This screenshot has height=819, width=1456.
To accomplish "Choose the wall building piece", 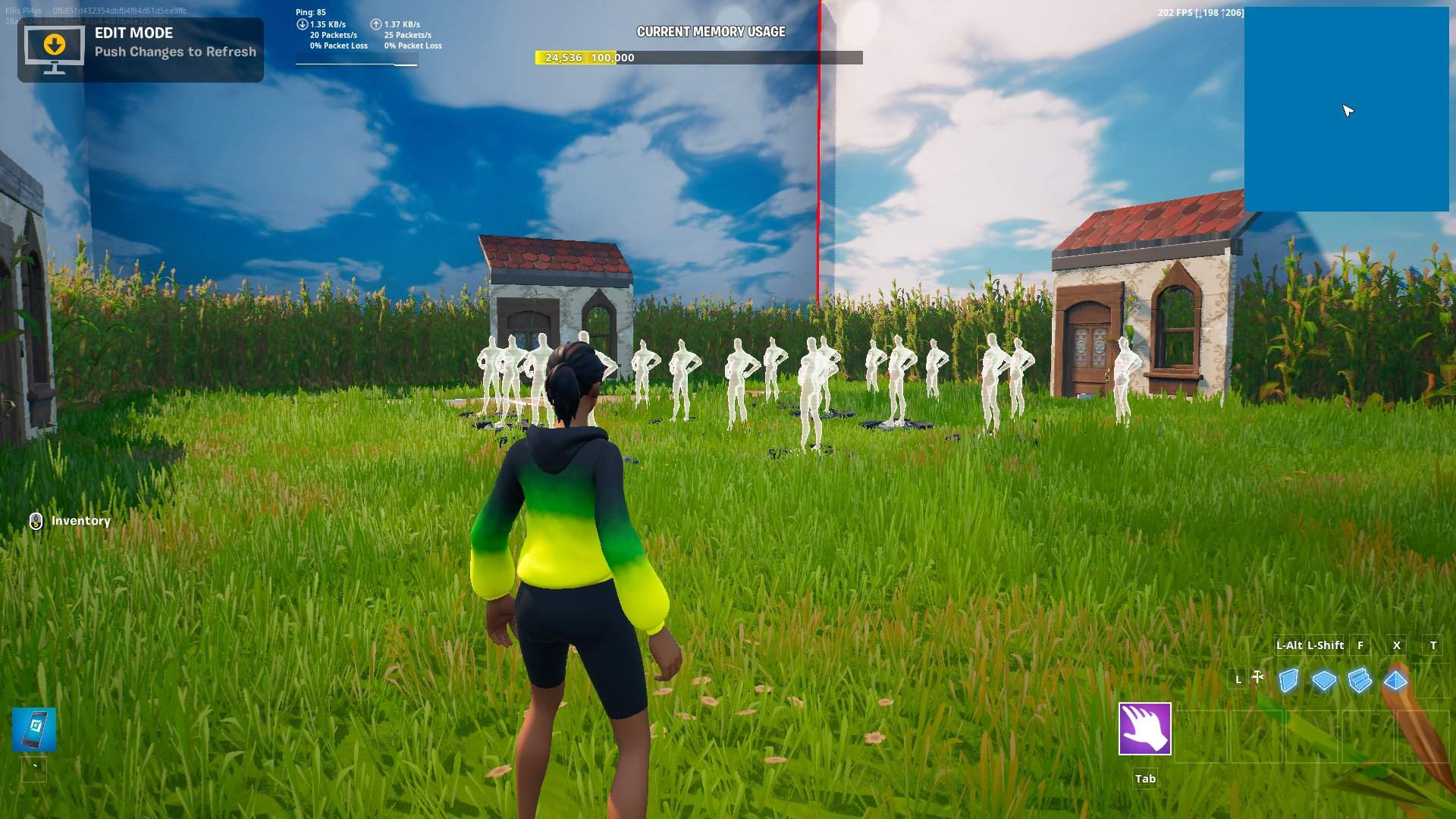I will 1288,680.
